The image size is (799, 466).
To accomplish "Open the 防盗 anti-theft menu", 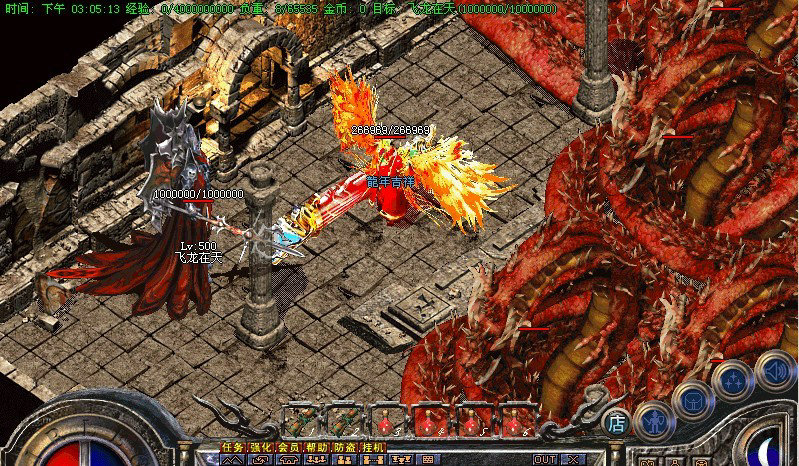I will tap(344, 447).
